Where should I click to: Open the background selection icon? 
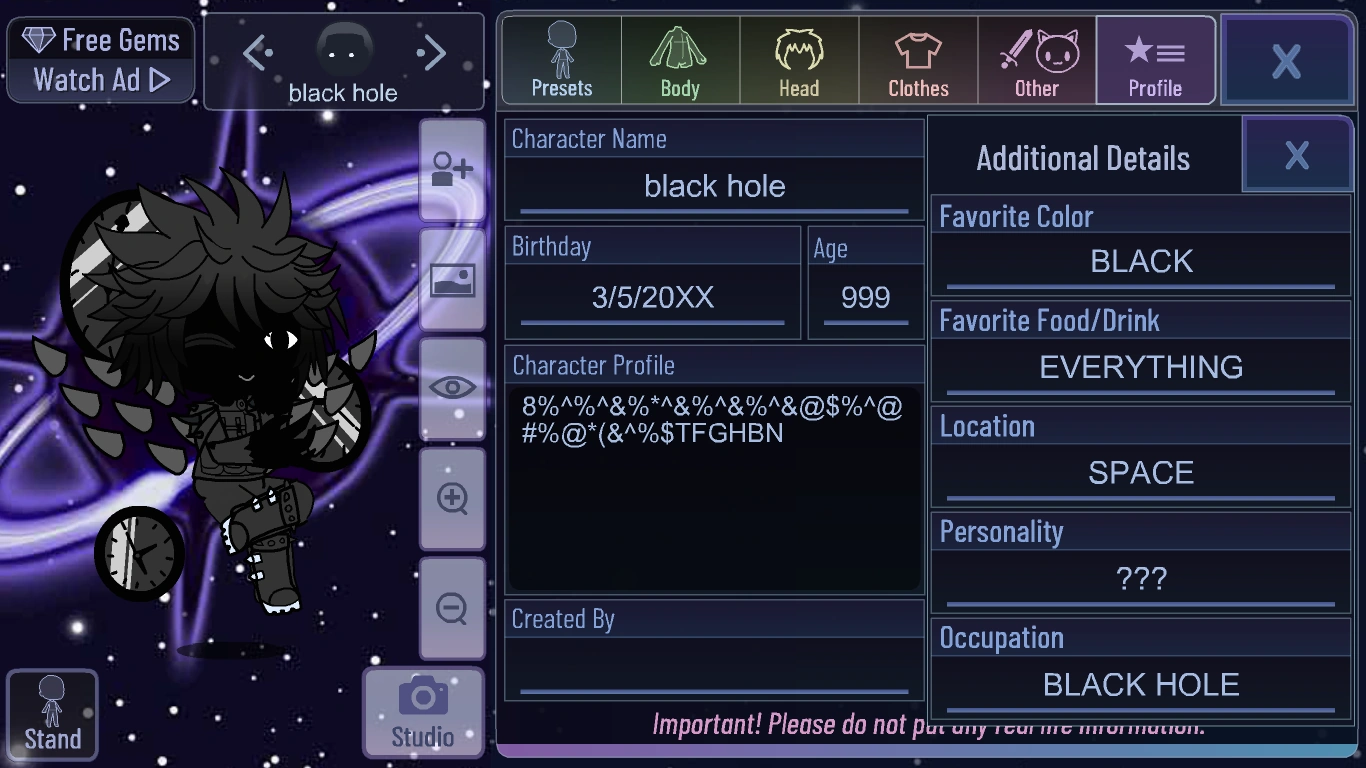[452, 282]
